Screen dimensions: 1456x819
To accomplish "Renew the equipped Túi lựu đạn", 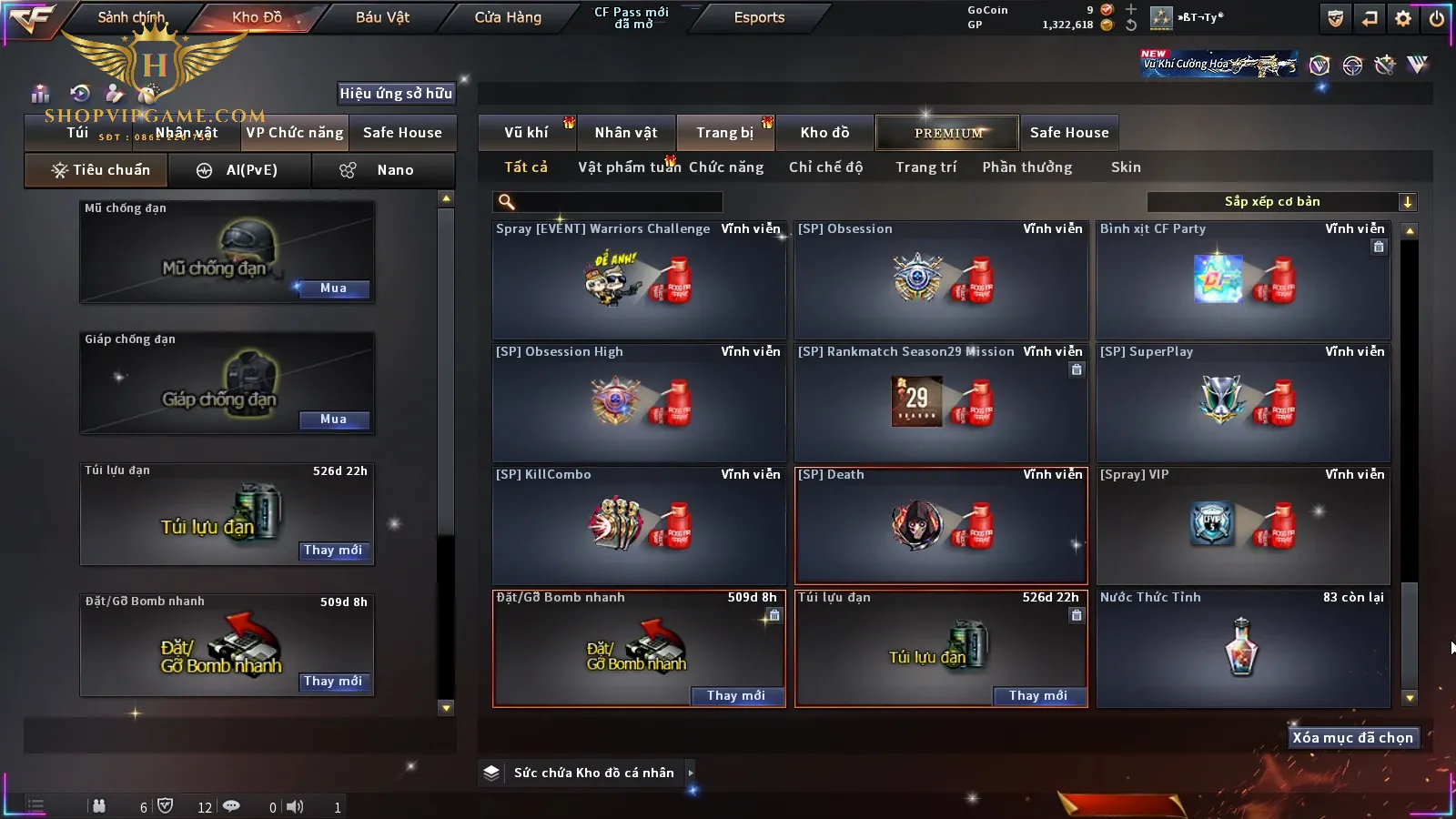I will (x=333, y=551).
